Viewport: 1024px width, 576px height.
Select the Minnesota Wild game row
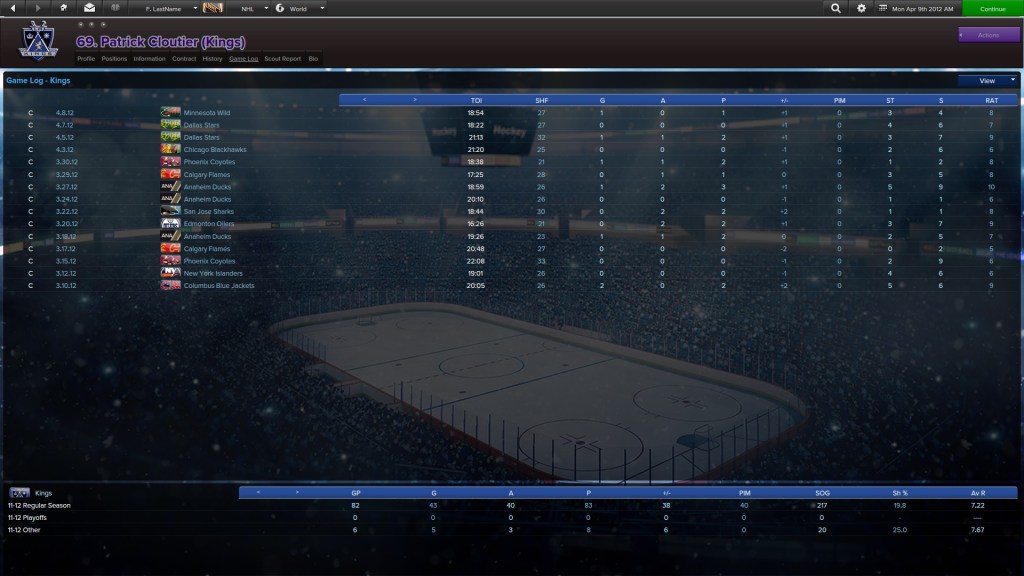click(207, 113)
